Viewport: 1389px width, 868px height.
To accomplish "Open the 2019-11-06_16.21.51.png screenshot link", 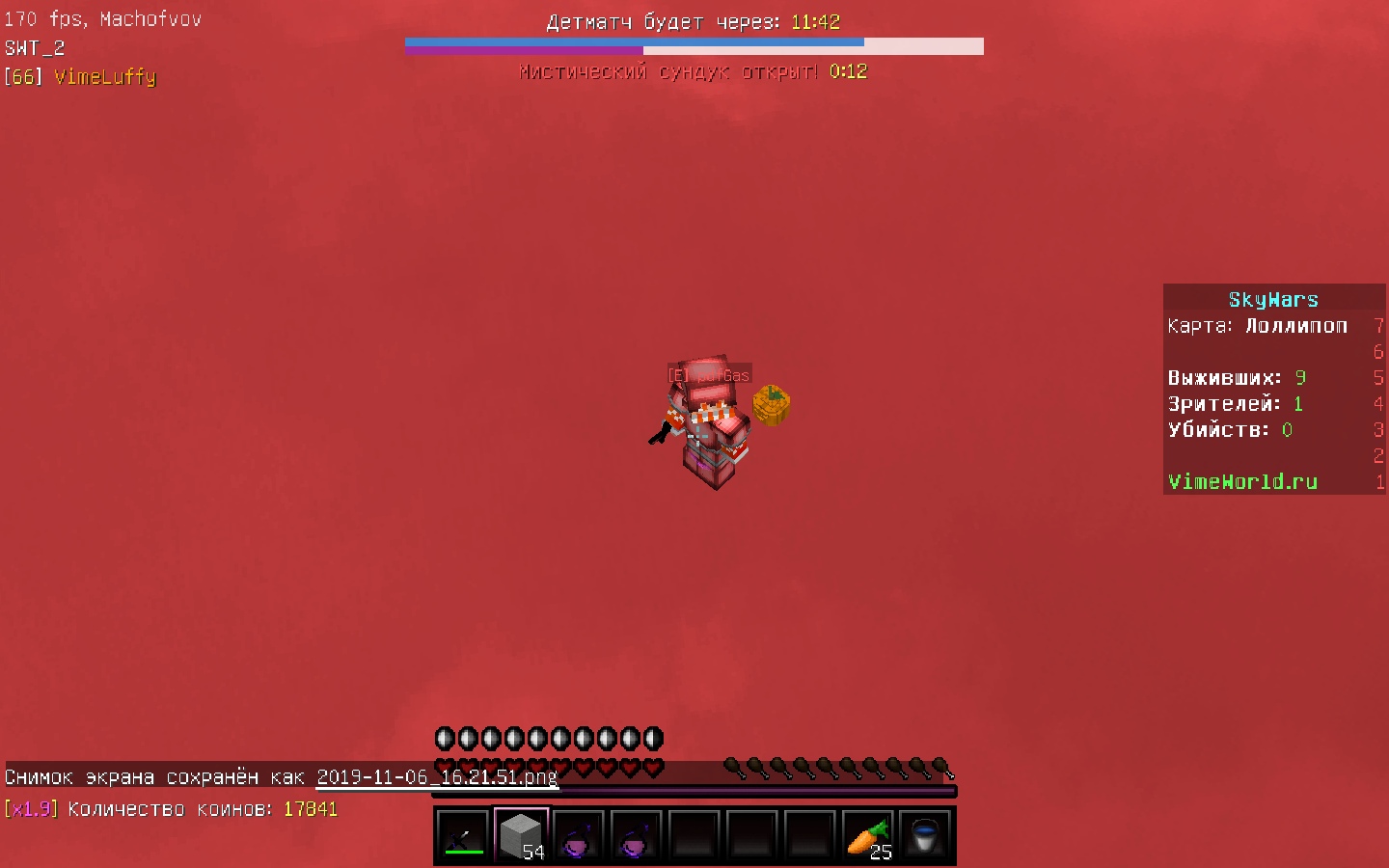I will 436,777.
